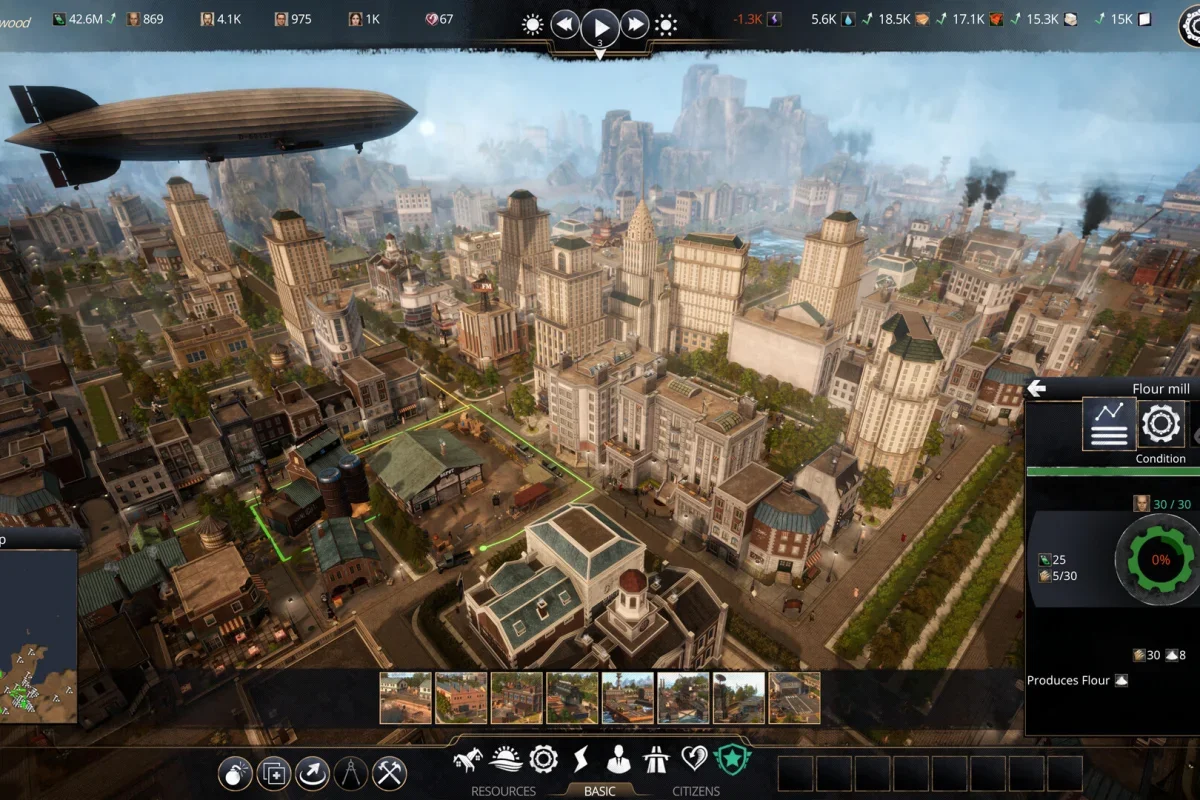Open the health heart category
This screenshot has width=1200, height=800.
point(694,760)
